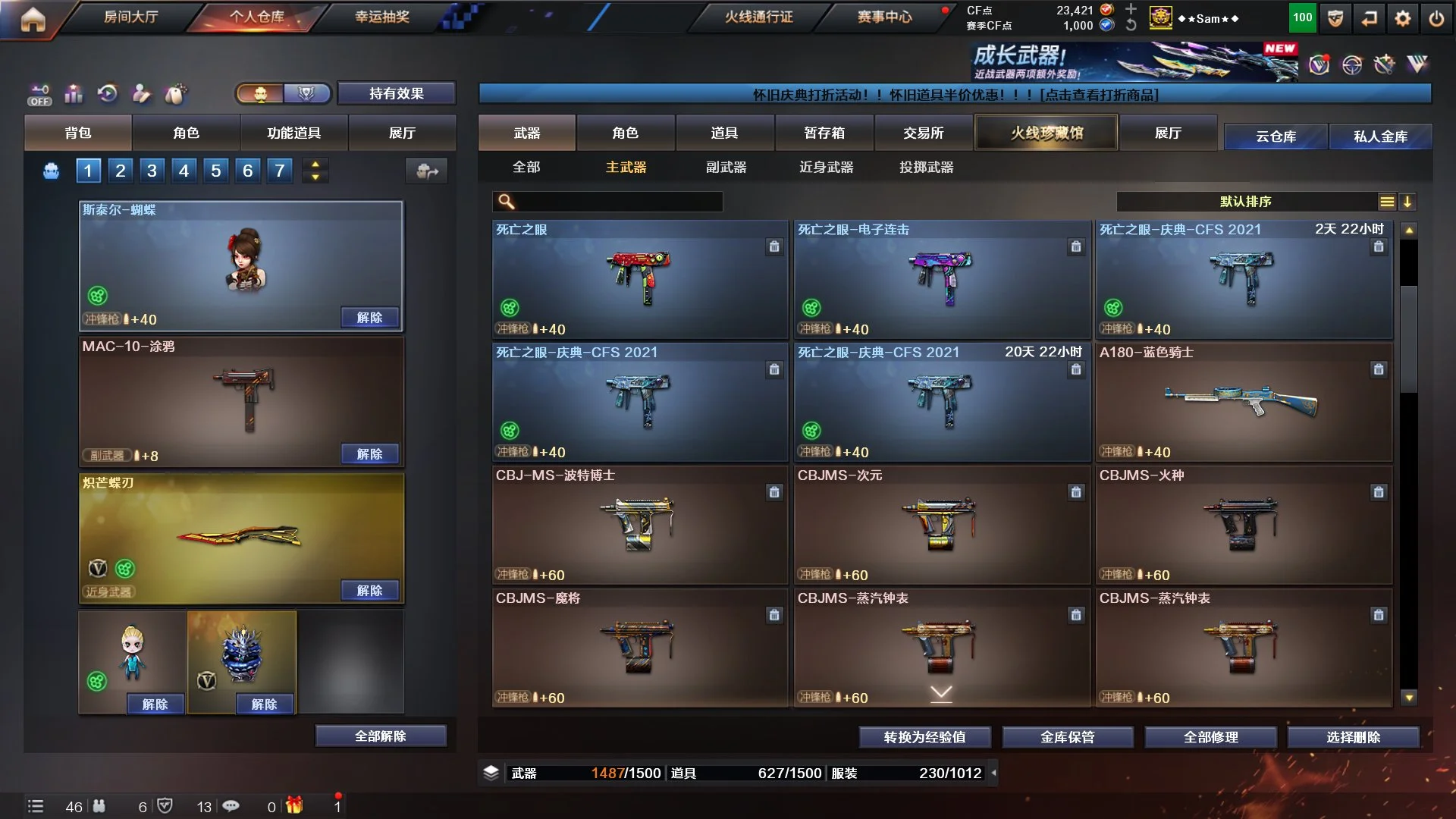Go to 幸运抽奖 lucky draw
This screenshot has width=1456, height=819.
tap(381, 17)
